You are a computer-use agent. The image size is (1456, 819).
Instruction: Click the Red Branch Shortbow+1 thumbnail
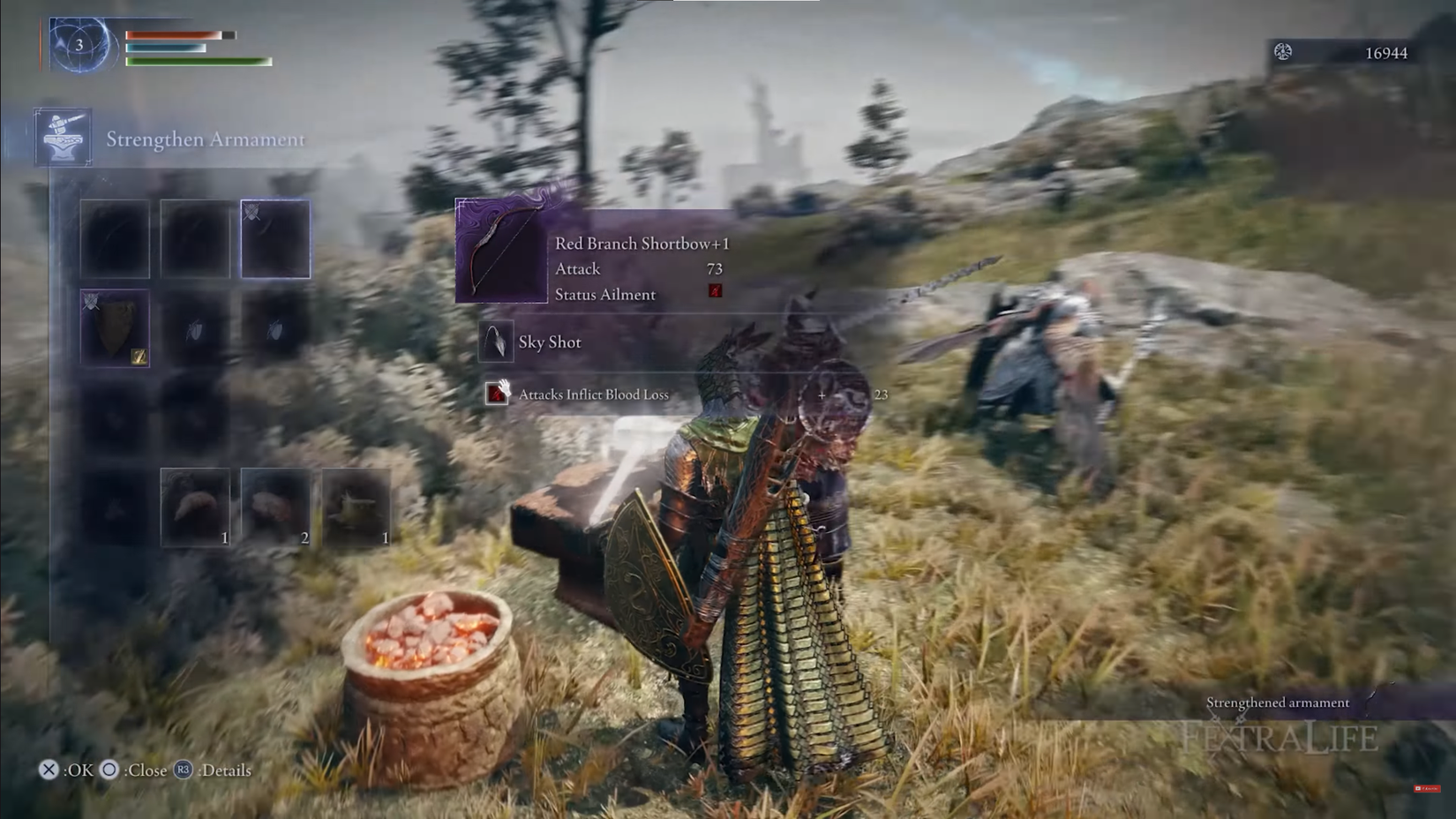point(501,252)
